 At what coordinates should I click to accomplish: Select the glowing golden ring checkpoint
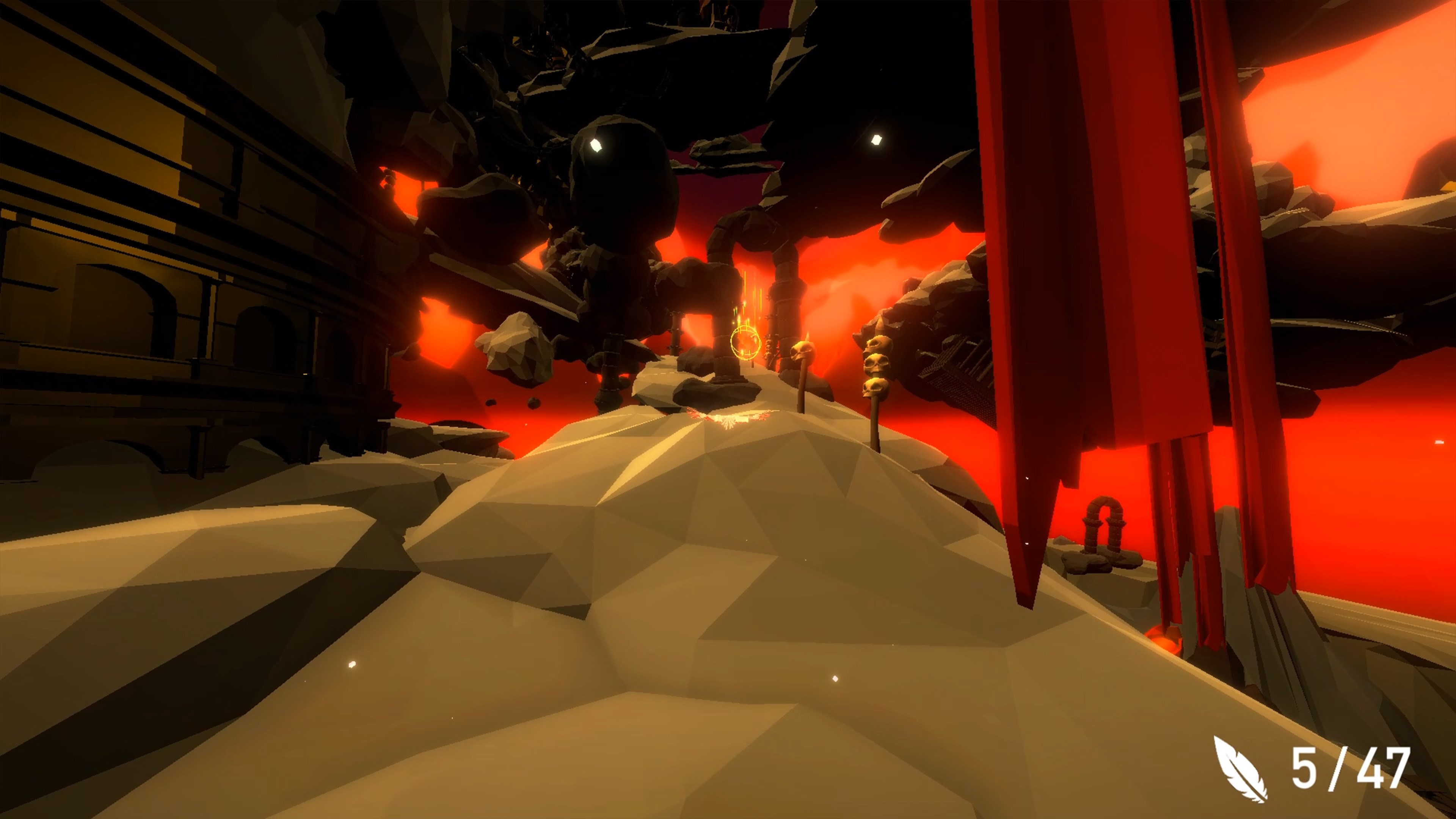click(745, 342)
